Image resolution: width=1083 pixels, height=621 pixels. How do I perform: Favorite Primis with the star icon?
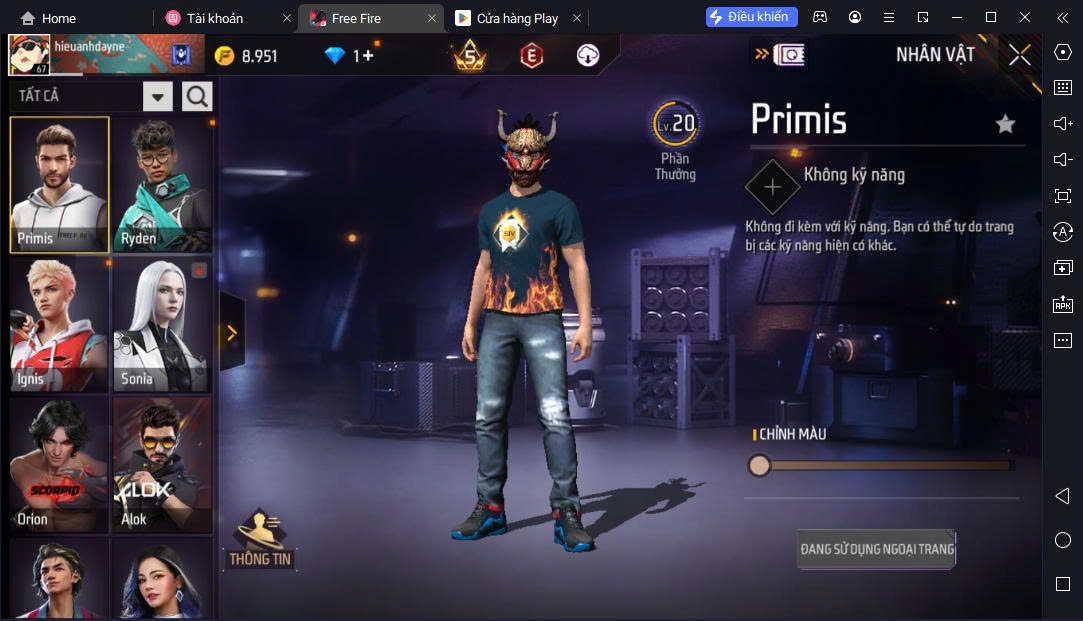(x=1005, y=124)
